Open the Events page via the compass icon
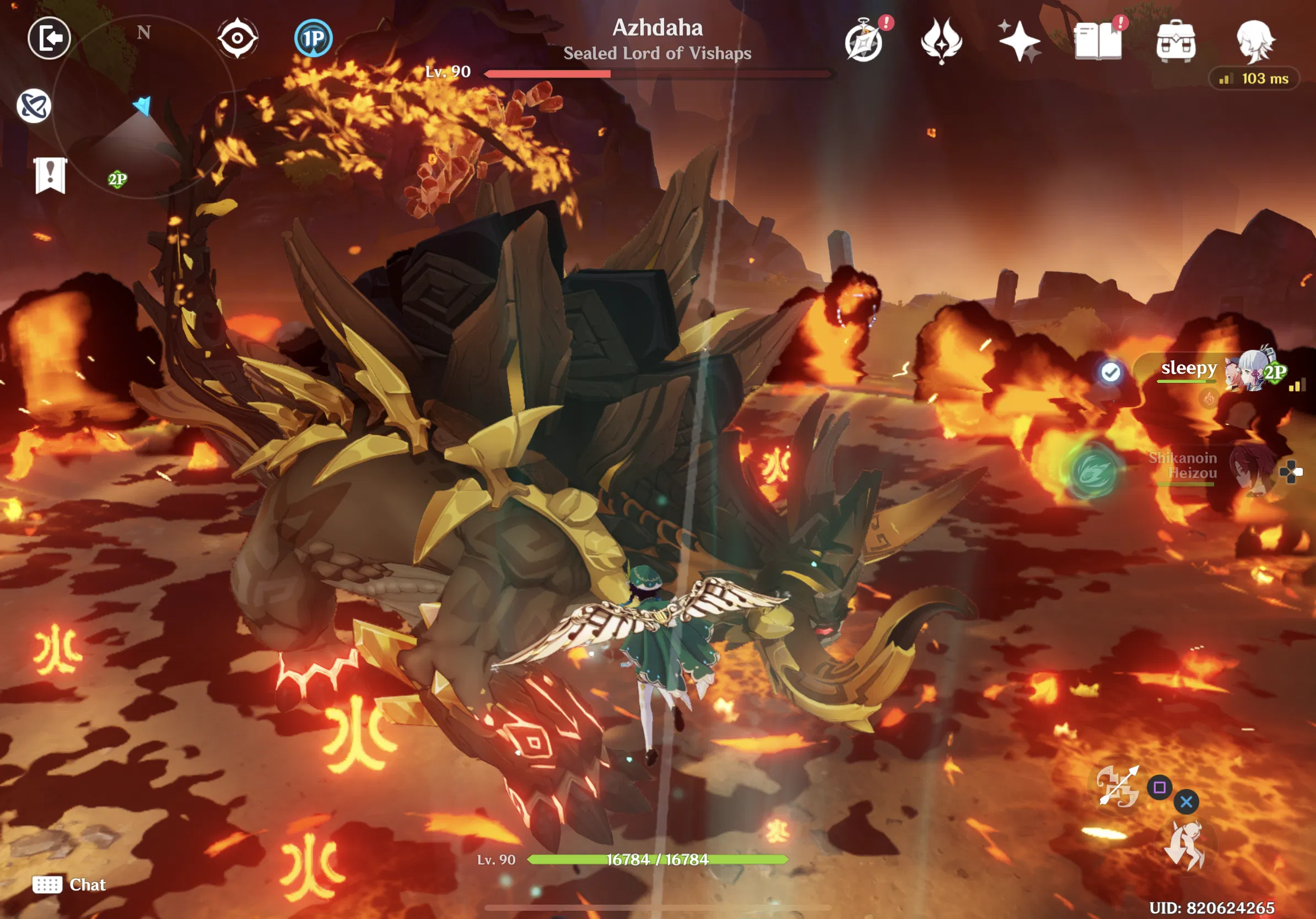 864,41
